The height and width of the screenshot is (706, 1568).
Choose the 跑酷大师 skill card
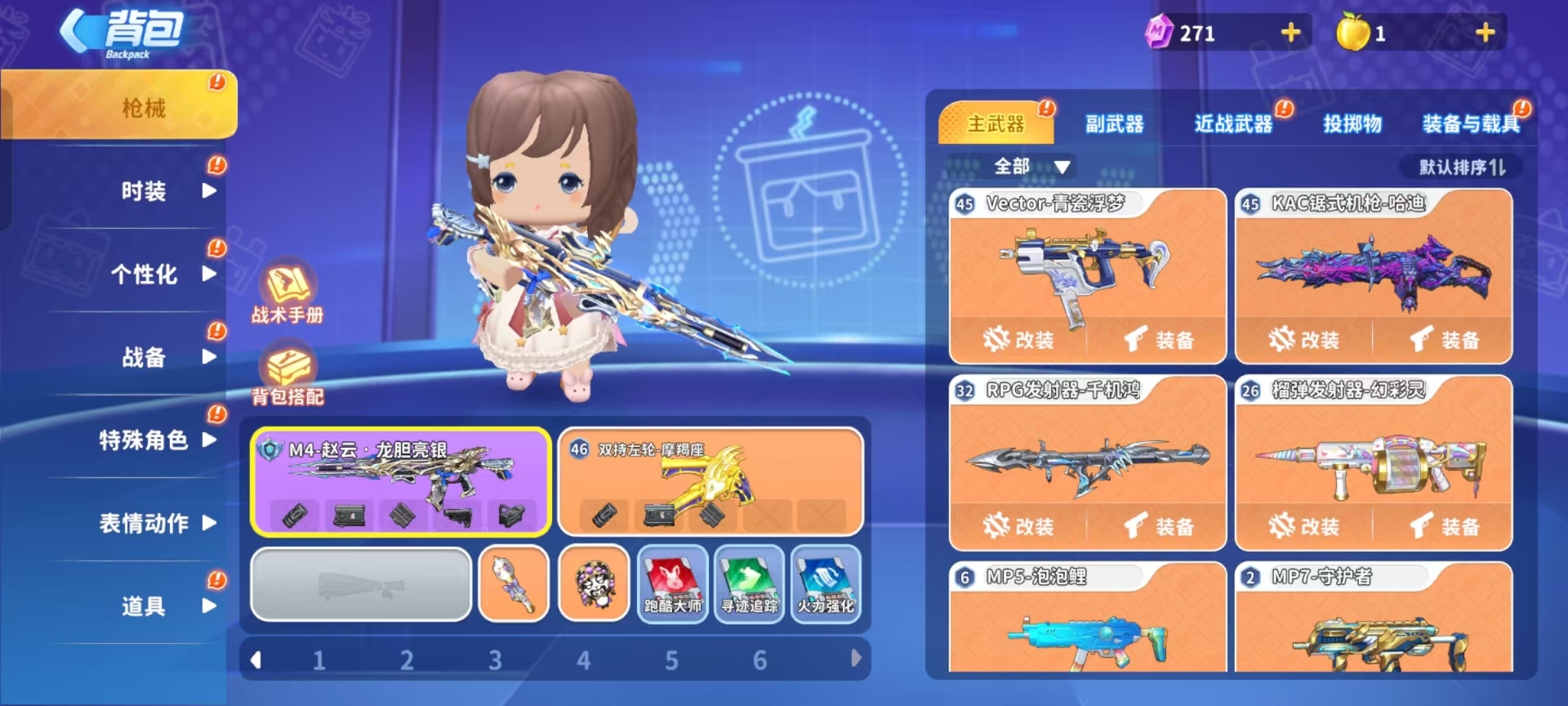pyautogui.click(x=672, y=584)
